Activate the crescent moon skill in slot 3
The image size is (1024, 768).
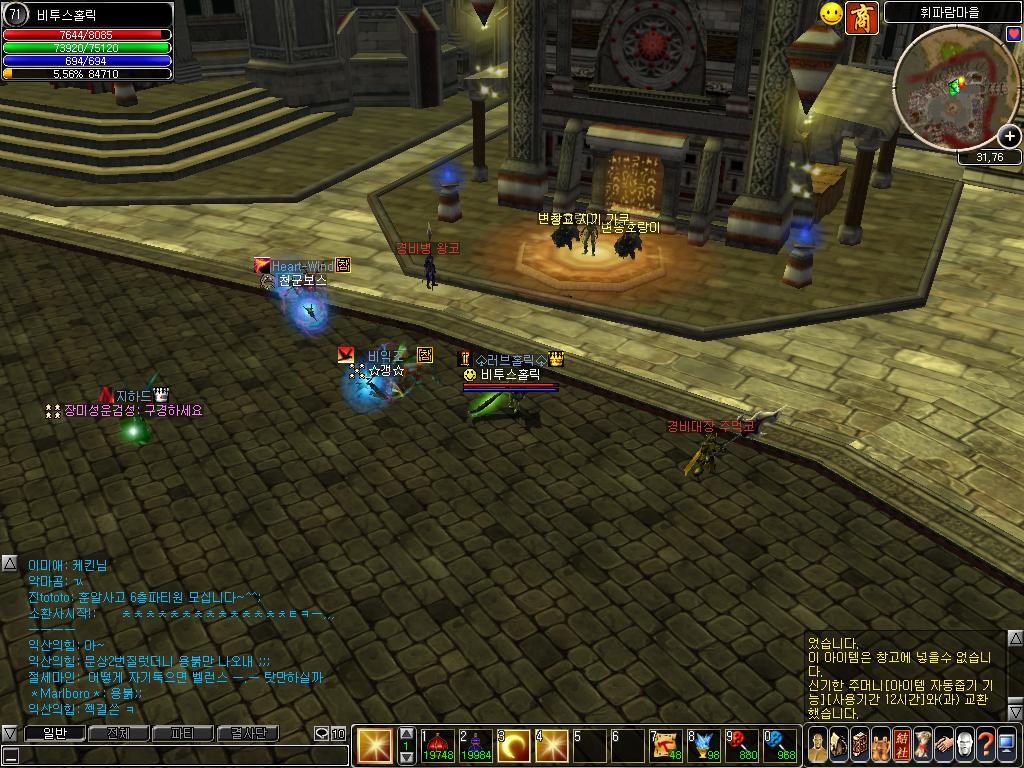click(x=514, y=745)
